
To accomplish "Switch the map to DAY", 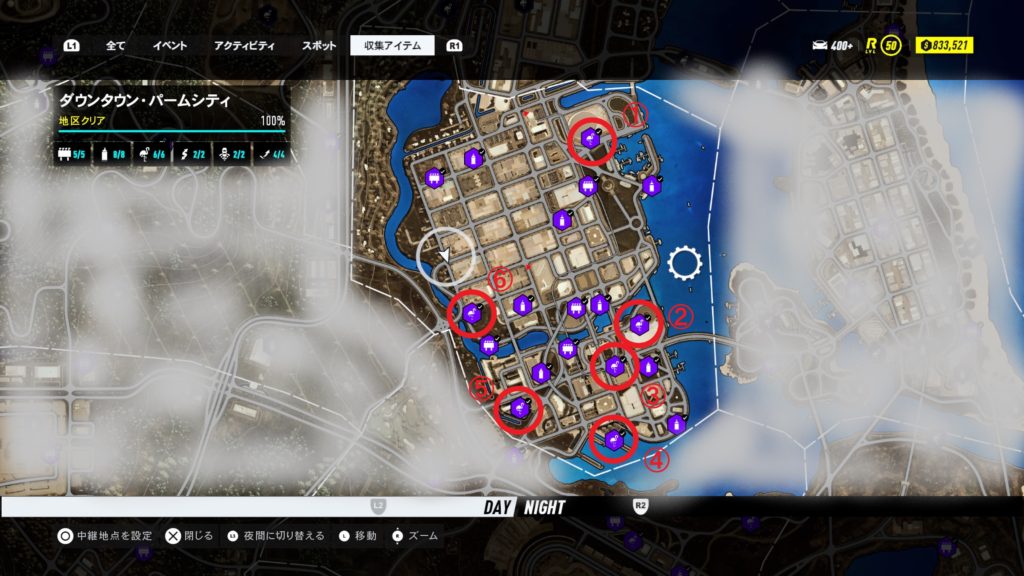I will 497,507.
